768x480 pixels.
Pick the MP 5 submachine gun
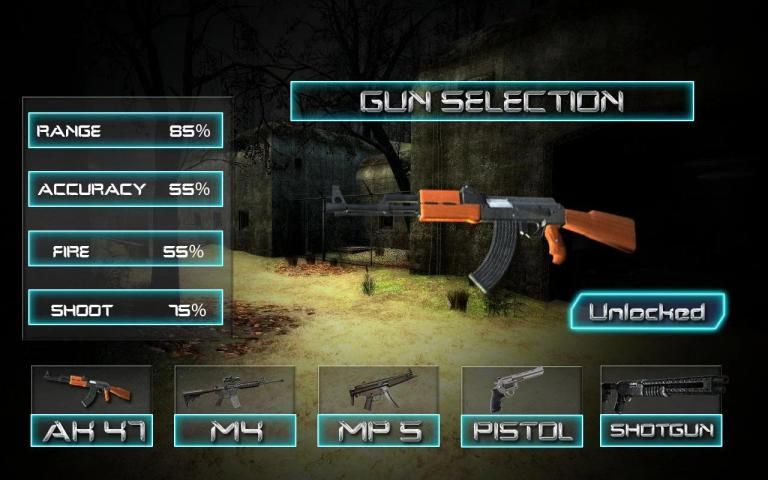(x=378, y=430)
